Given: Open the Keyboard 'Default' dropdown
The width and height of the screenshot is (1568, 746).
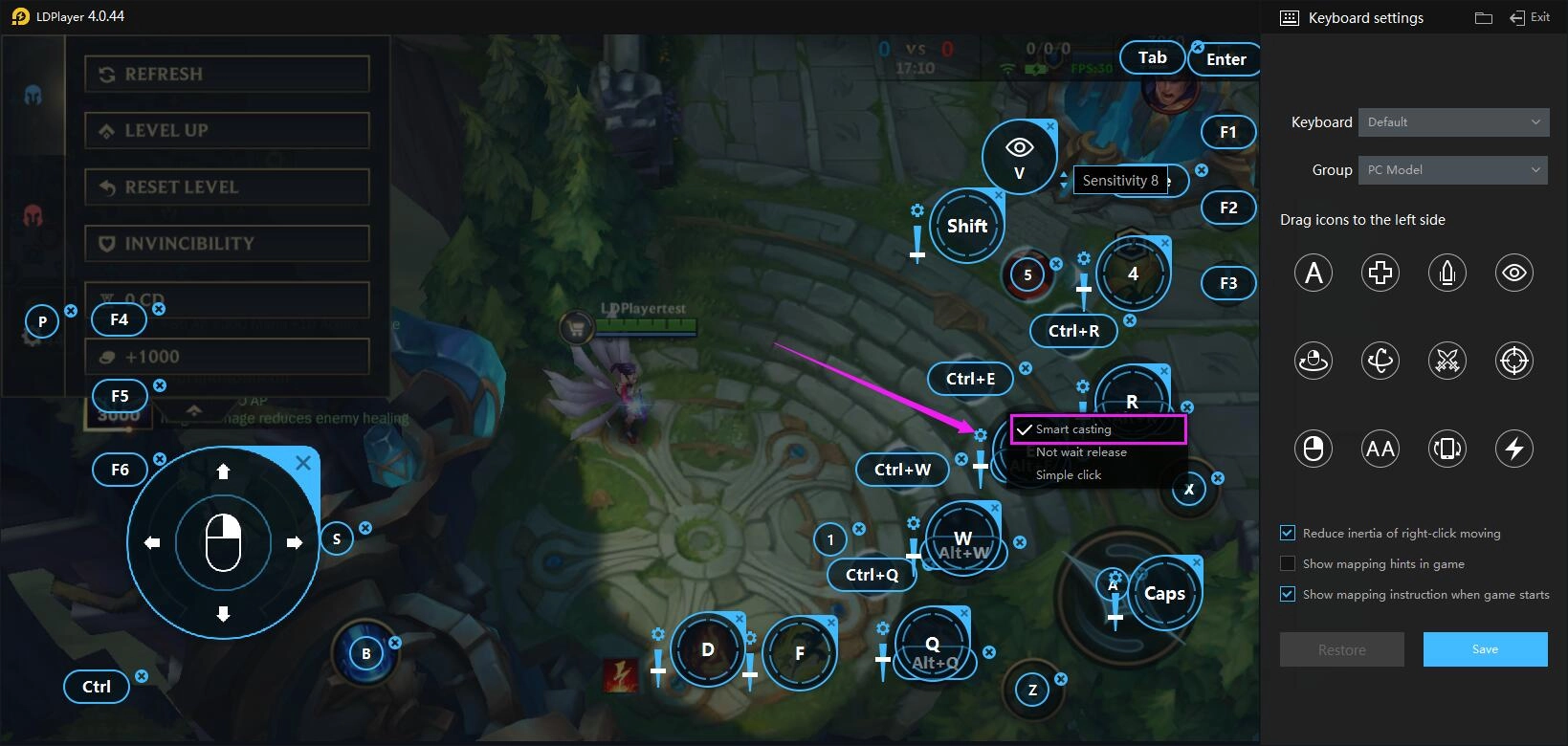Looking at the screenshot, I should click(1453, 121).
